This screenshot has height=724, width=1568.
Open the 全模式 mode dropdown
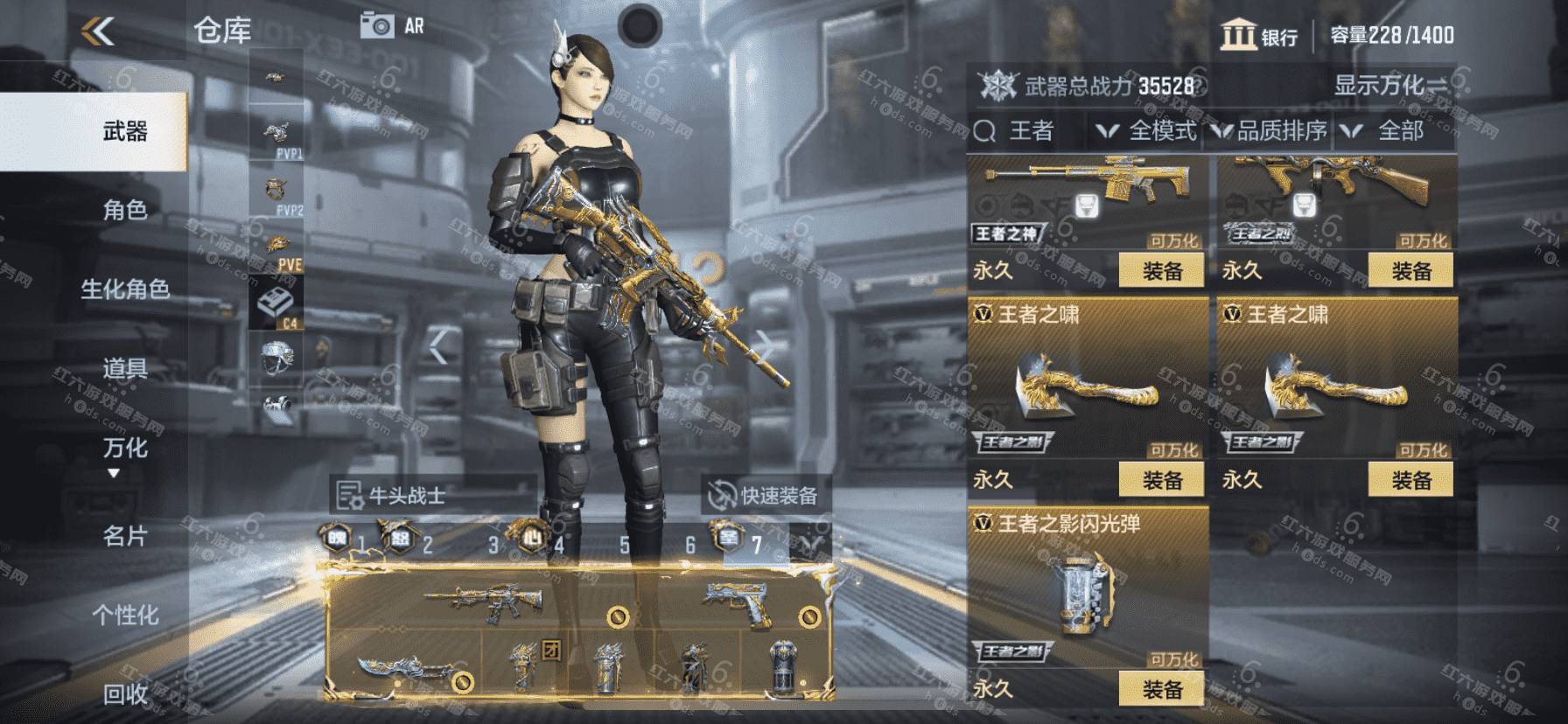[x=1147, y=131]
